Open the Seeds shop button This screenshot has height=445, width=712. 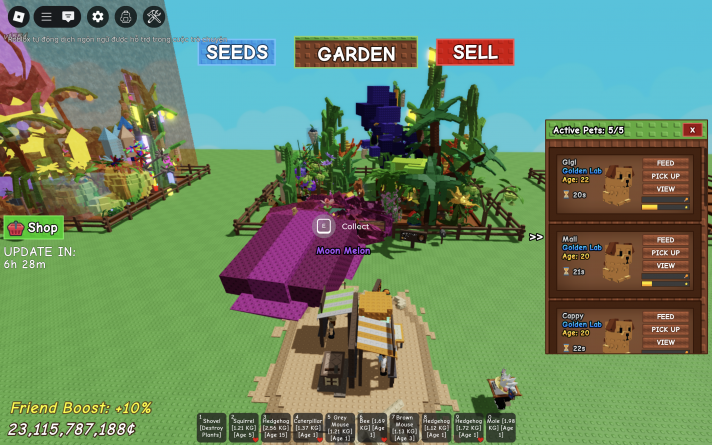pos(236,52)
